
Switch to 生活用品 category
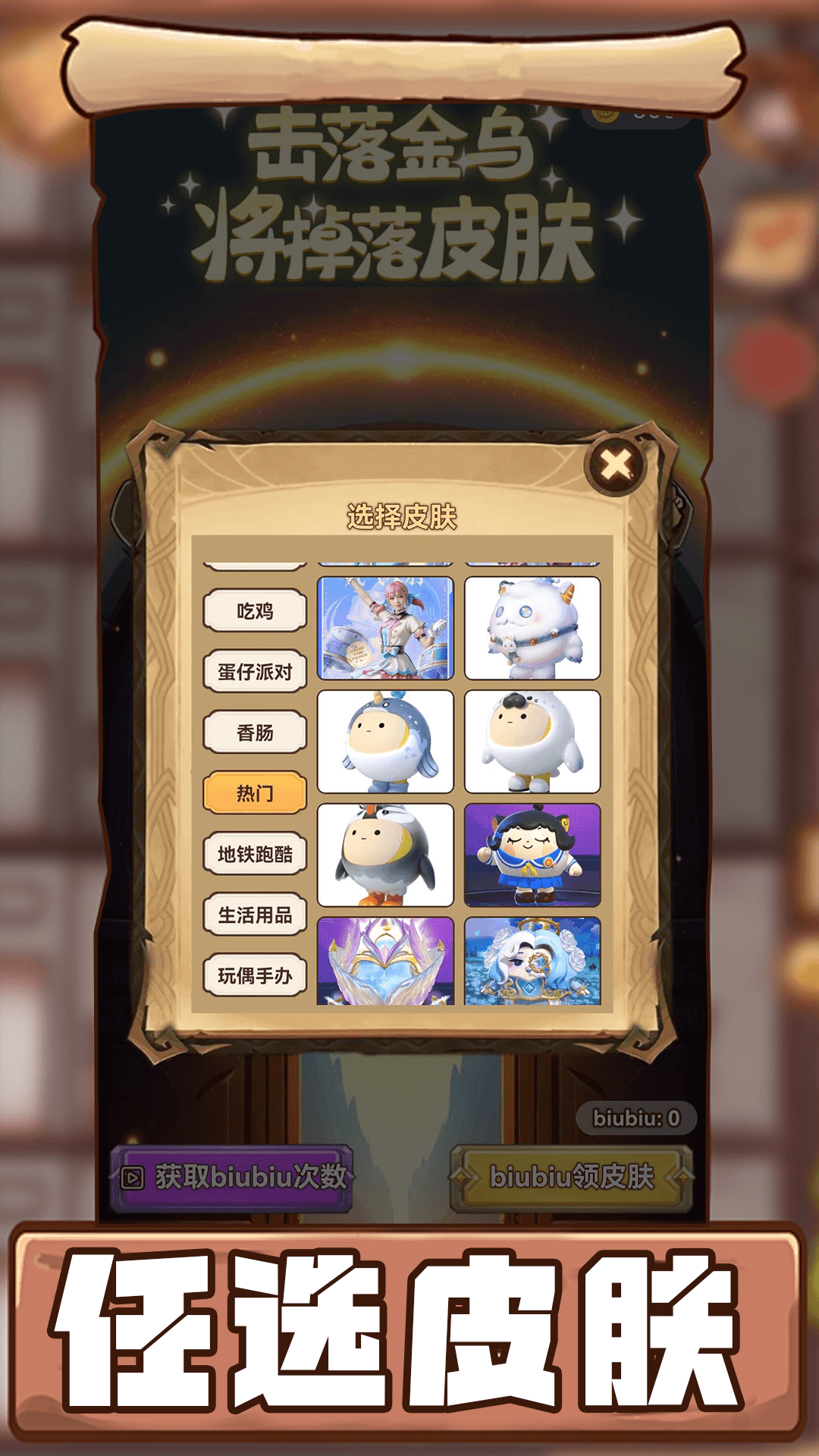click(255, 915)
